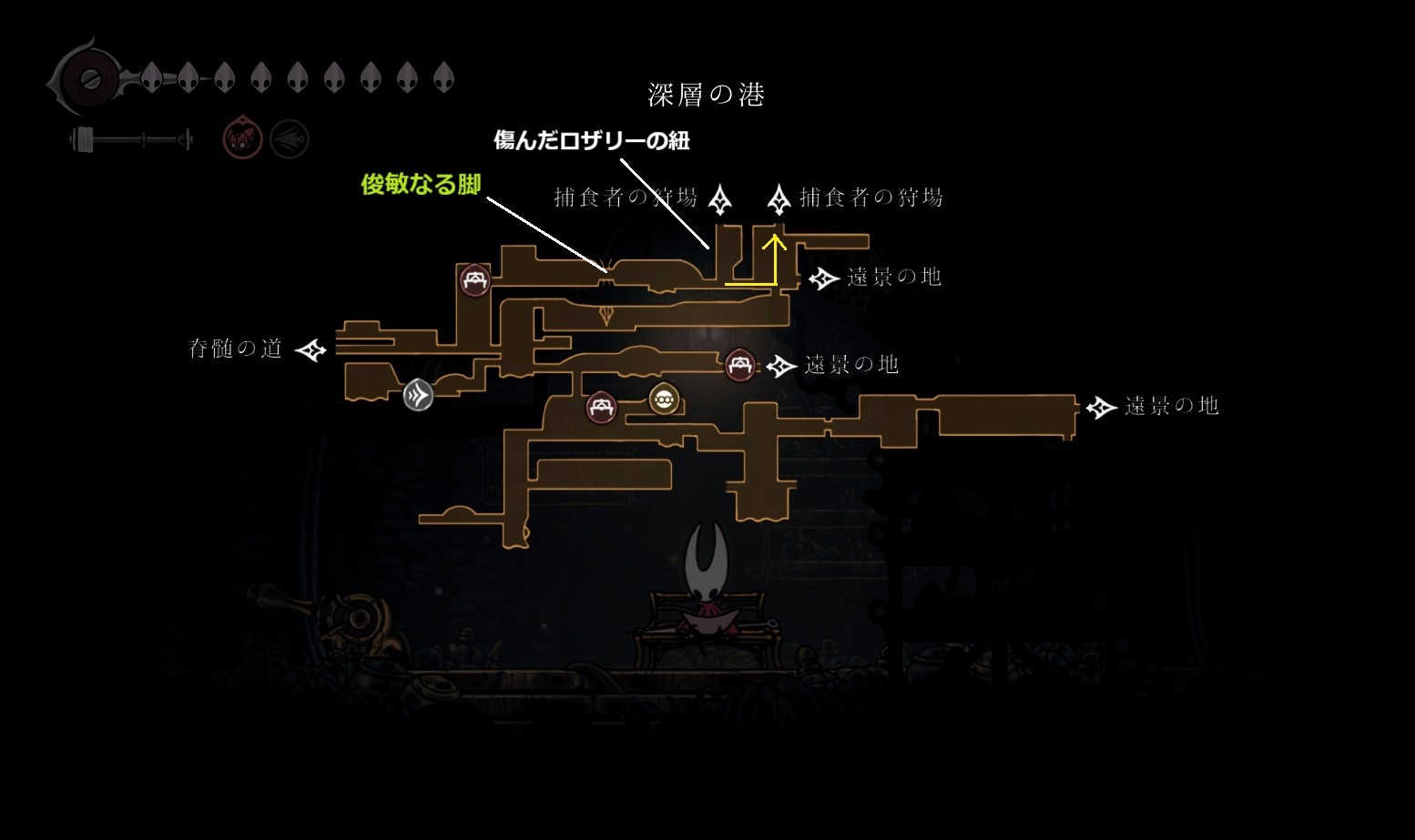Screen dimensions: 1415x840
Task: Click the gold three-dot map marker
Action: pyautogui.click(x=664, y=399)
